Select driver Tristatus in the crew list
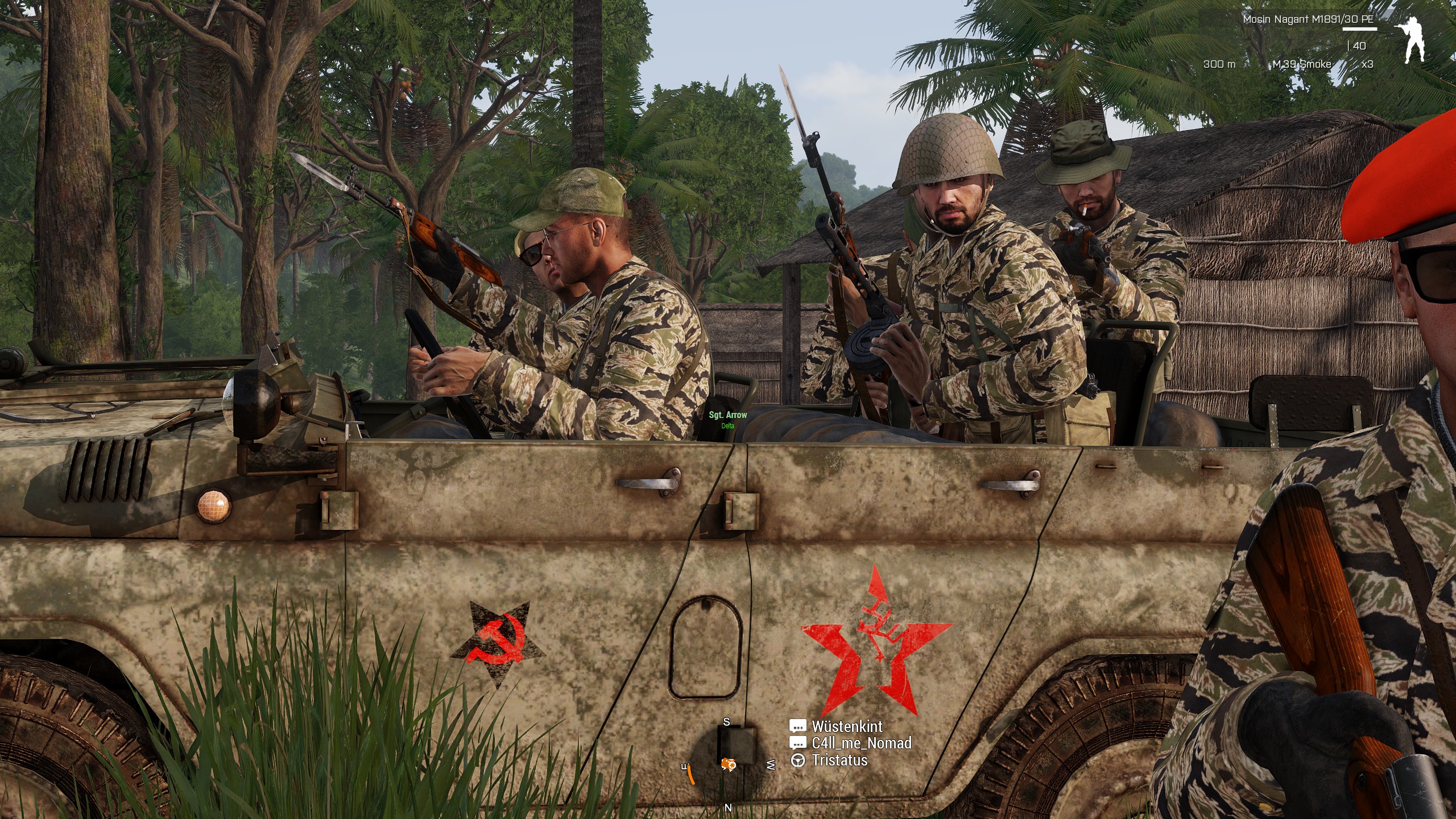 pyautogui.click(x=839, y=760)
